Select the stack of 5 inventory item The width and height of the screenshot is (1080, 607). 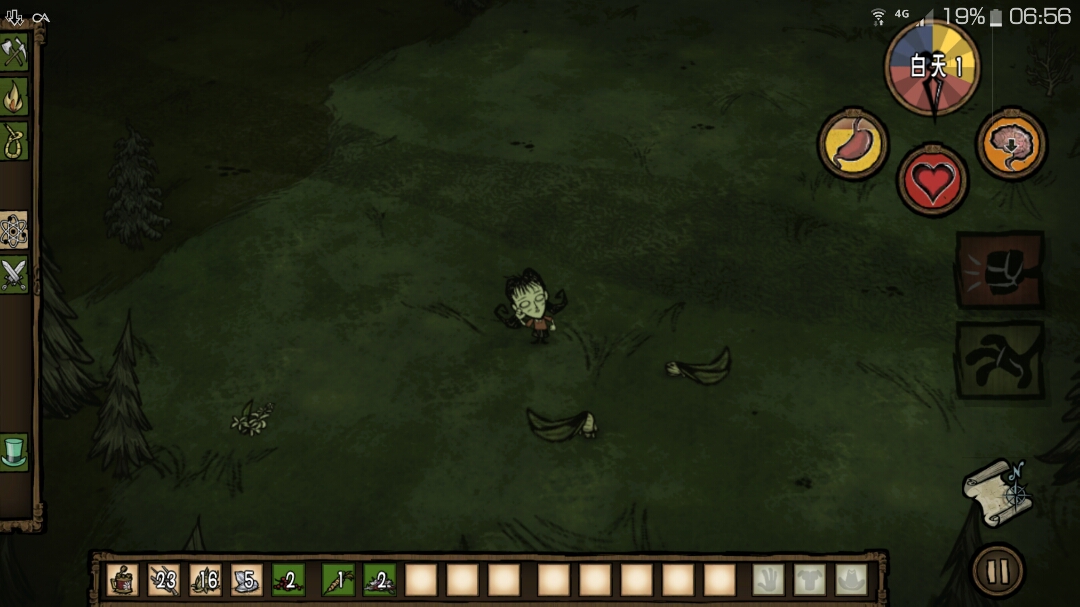pos(247,580)
